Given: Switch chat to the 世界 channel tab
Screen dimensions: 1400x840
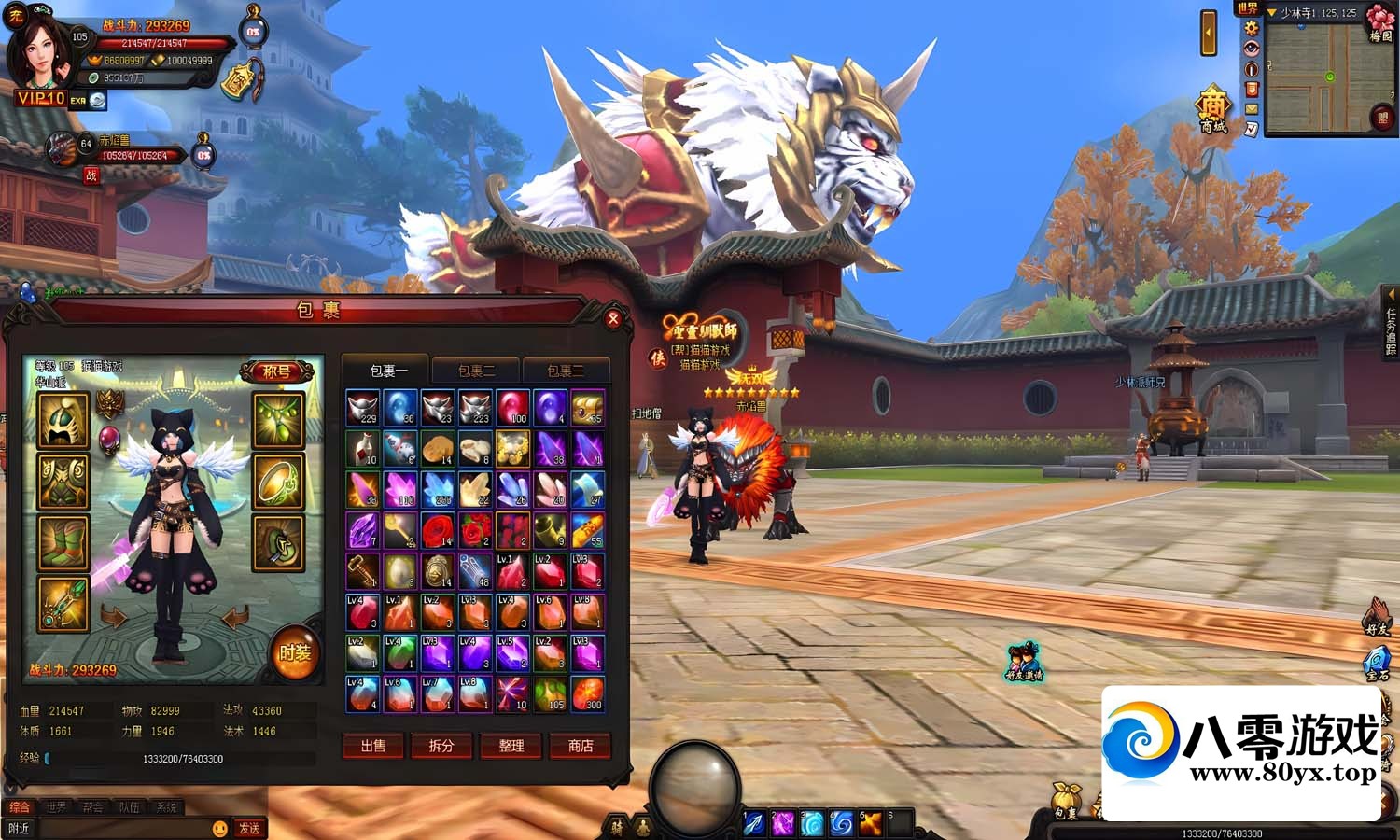Looking at the screenshot, I should 57,807.
